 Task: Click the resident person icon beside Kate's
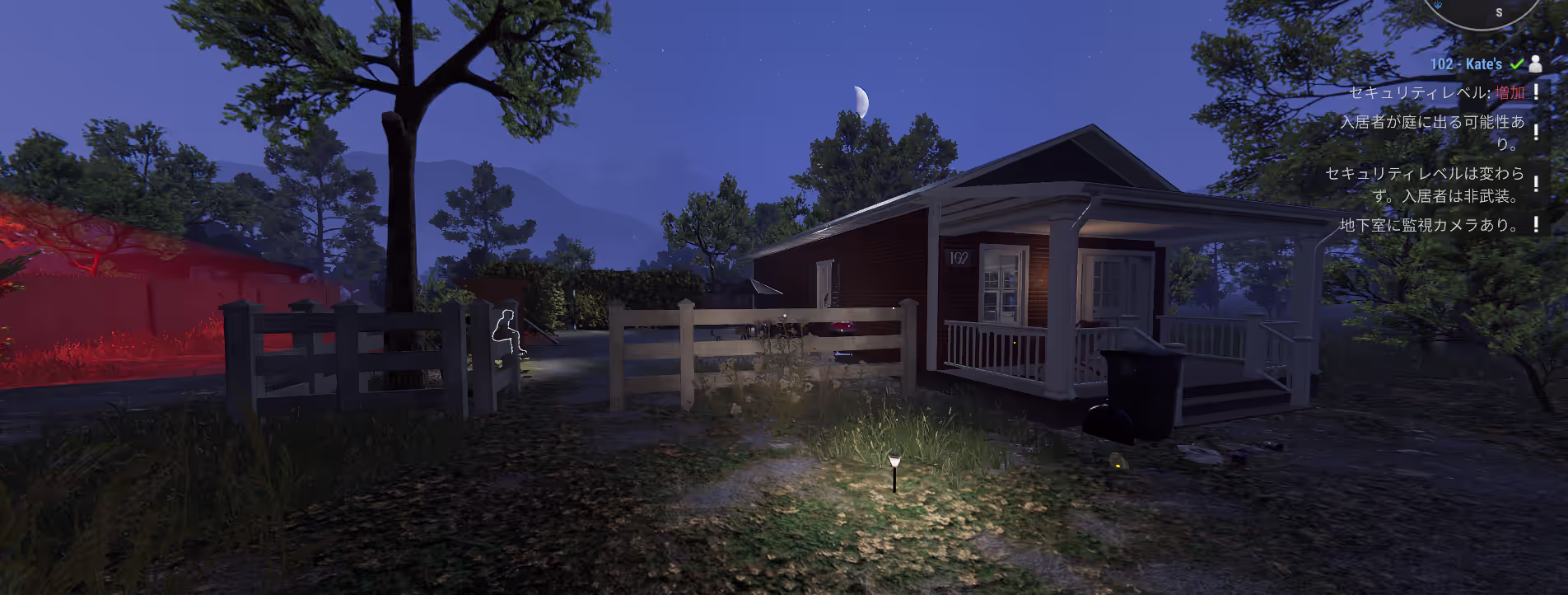tap(1535, 63)
